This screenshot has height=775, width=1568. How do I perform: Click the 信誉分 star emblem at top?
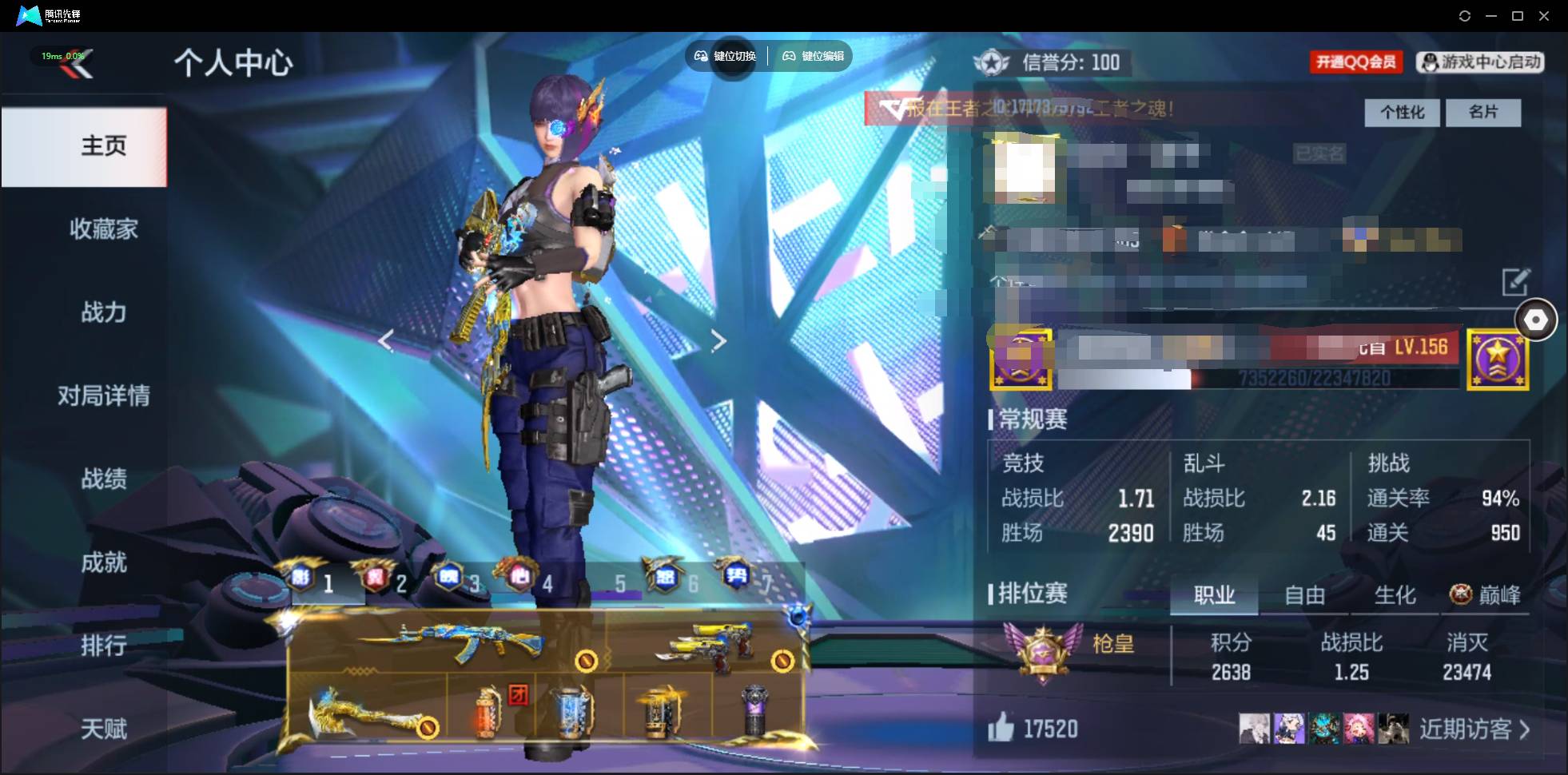993,62
